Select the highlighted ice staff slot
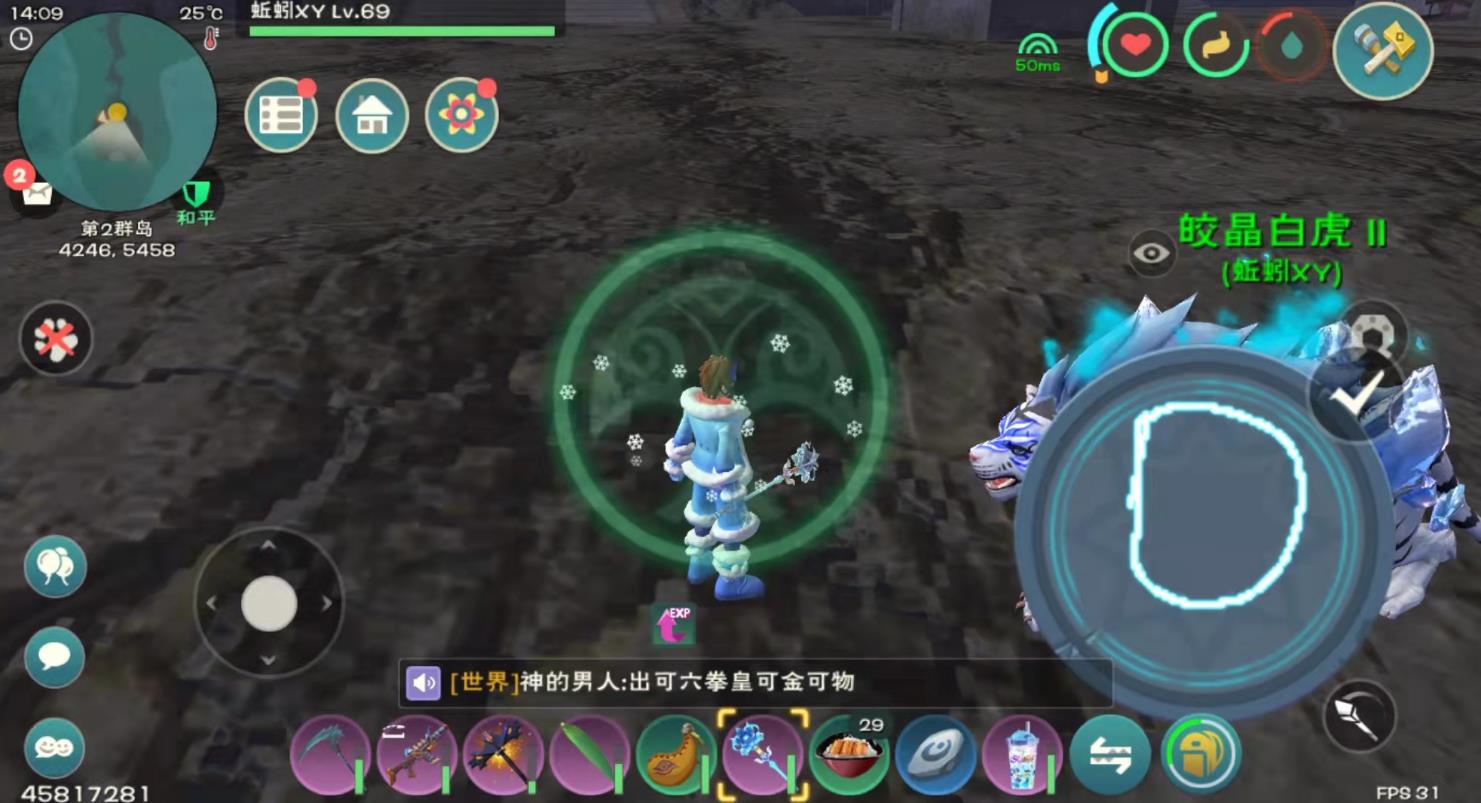 pyautogui.click(x=762, y=755)
